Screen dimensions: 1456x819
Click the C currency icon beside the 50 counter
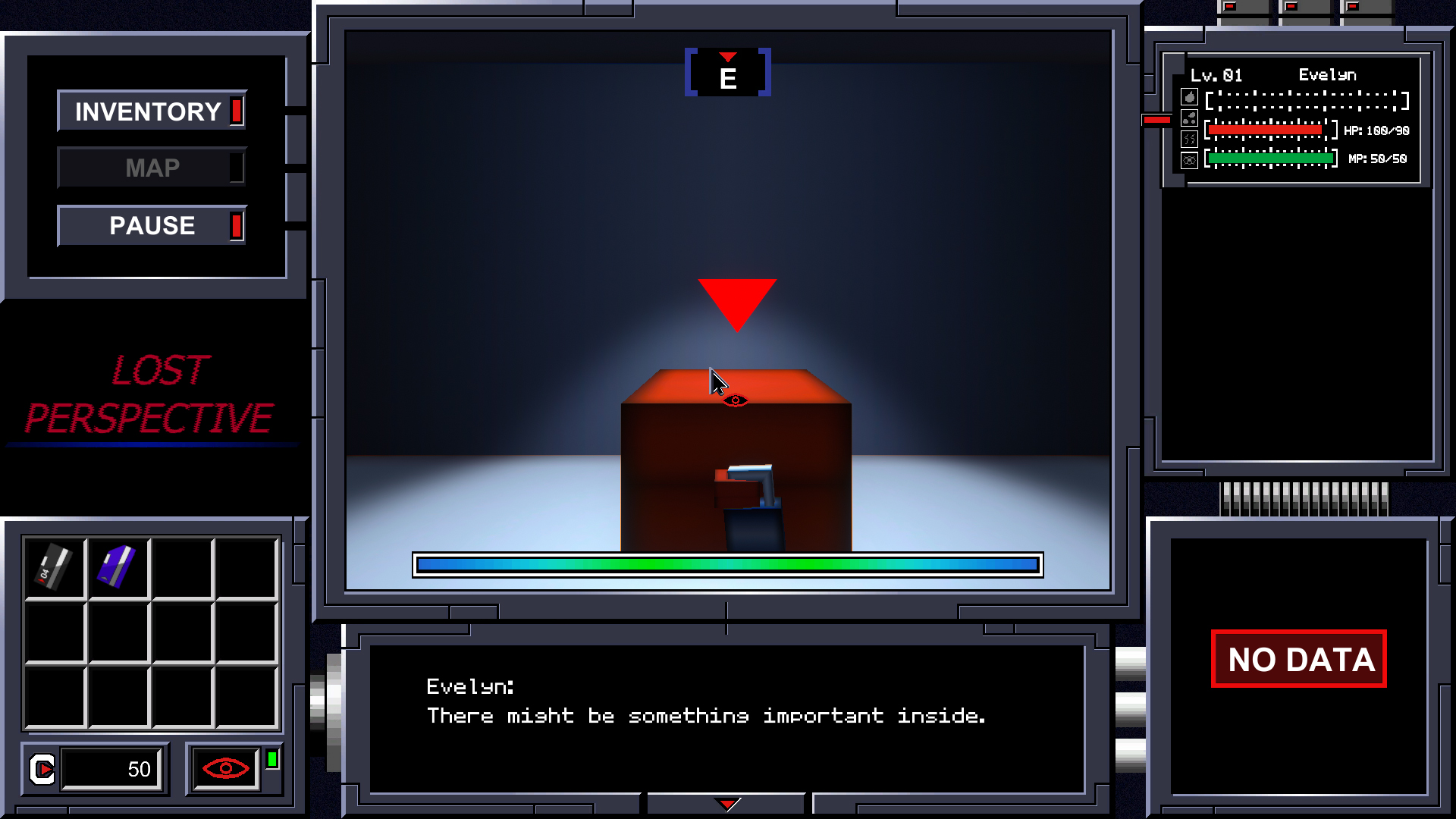(42, 768)
